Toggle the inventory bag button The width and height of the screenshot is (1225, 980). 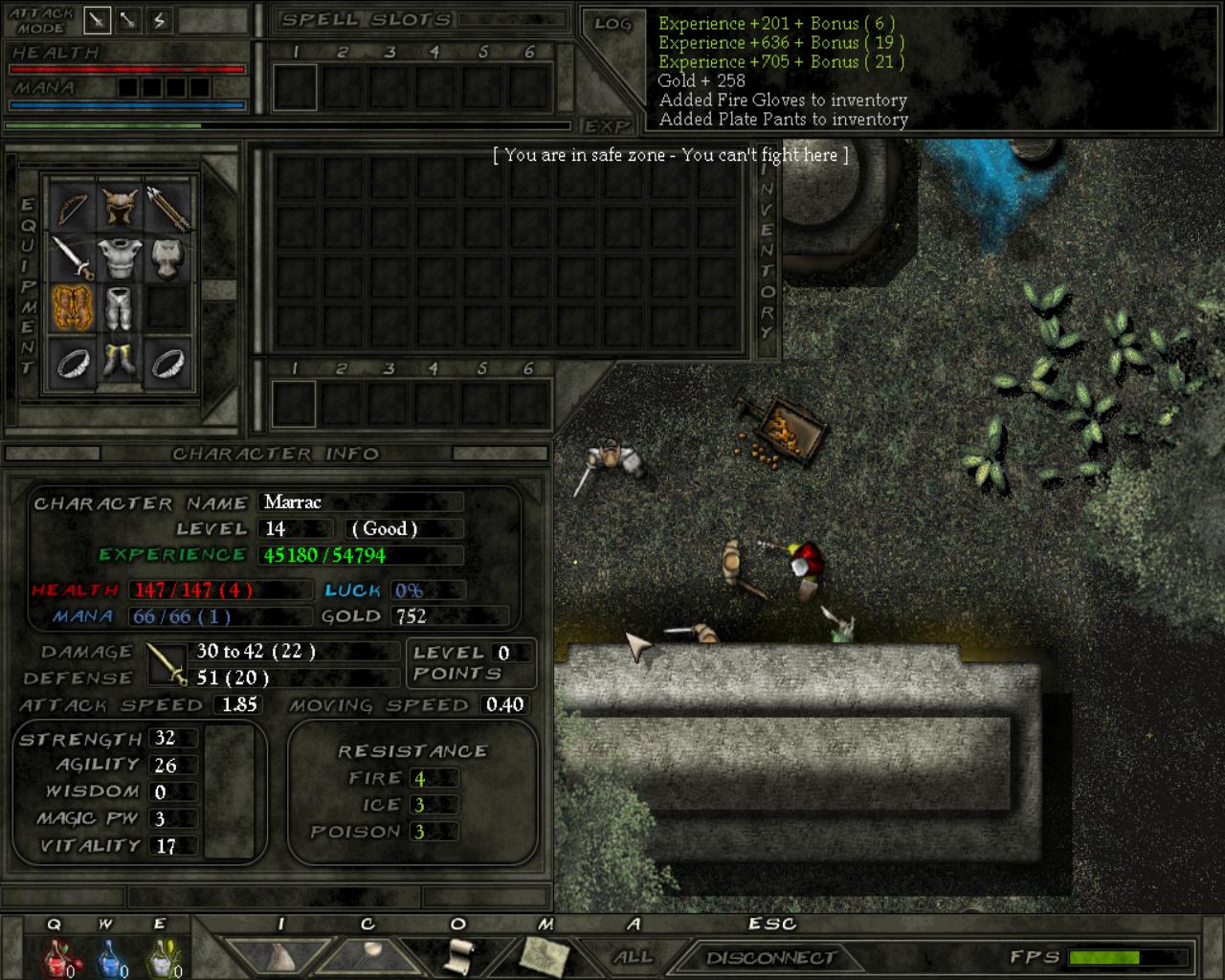[280, 955]
